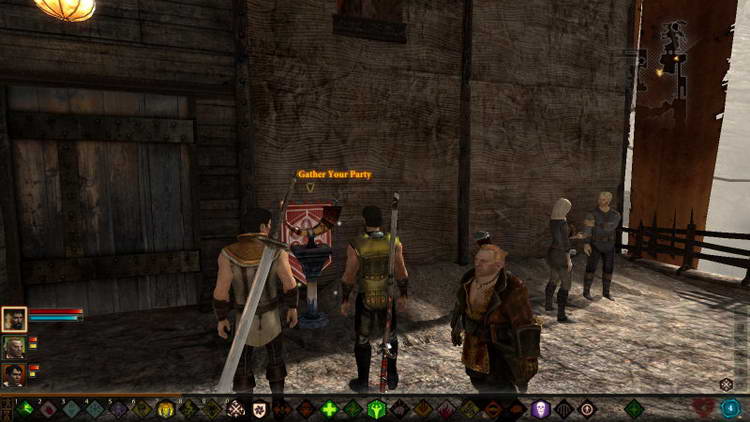Use the white shield emblem ability
Viewport: 750px width, 422px height.
click(259, 408)
